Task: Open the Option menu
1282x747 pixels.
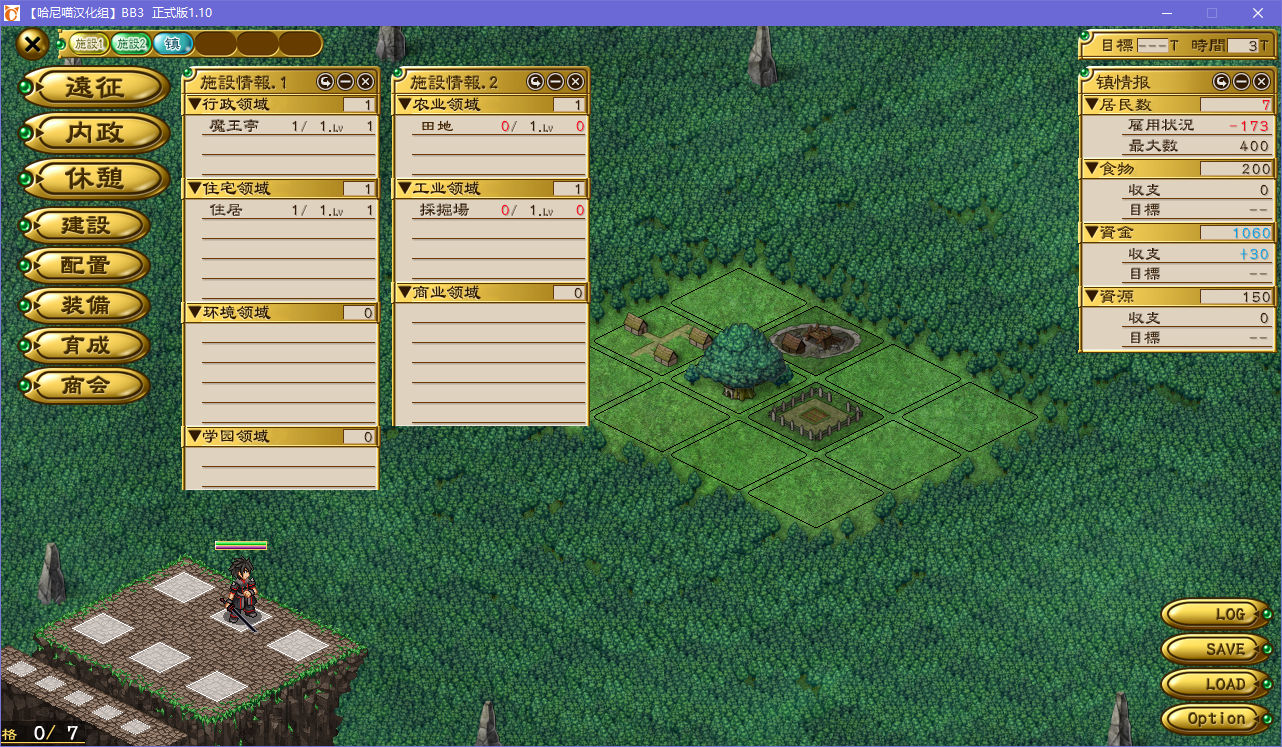Action: pyautogui.click(x=1216, y=719)
